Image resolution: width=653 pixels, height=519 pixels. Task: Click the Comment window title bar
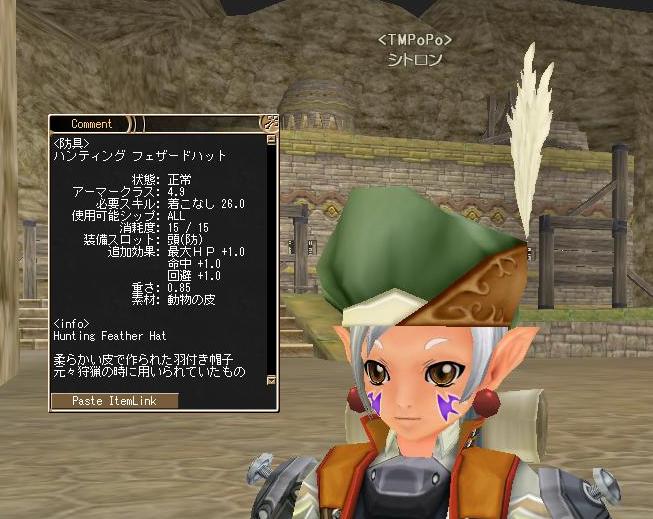(92, 124)
